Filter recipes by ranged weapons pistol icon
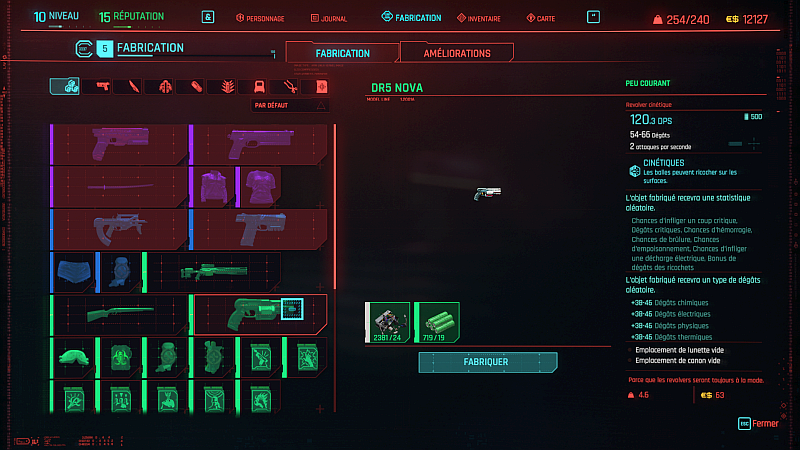Viewport: 800px width, 450px height. [x=102, y=87]
